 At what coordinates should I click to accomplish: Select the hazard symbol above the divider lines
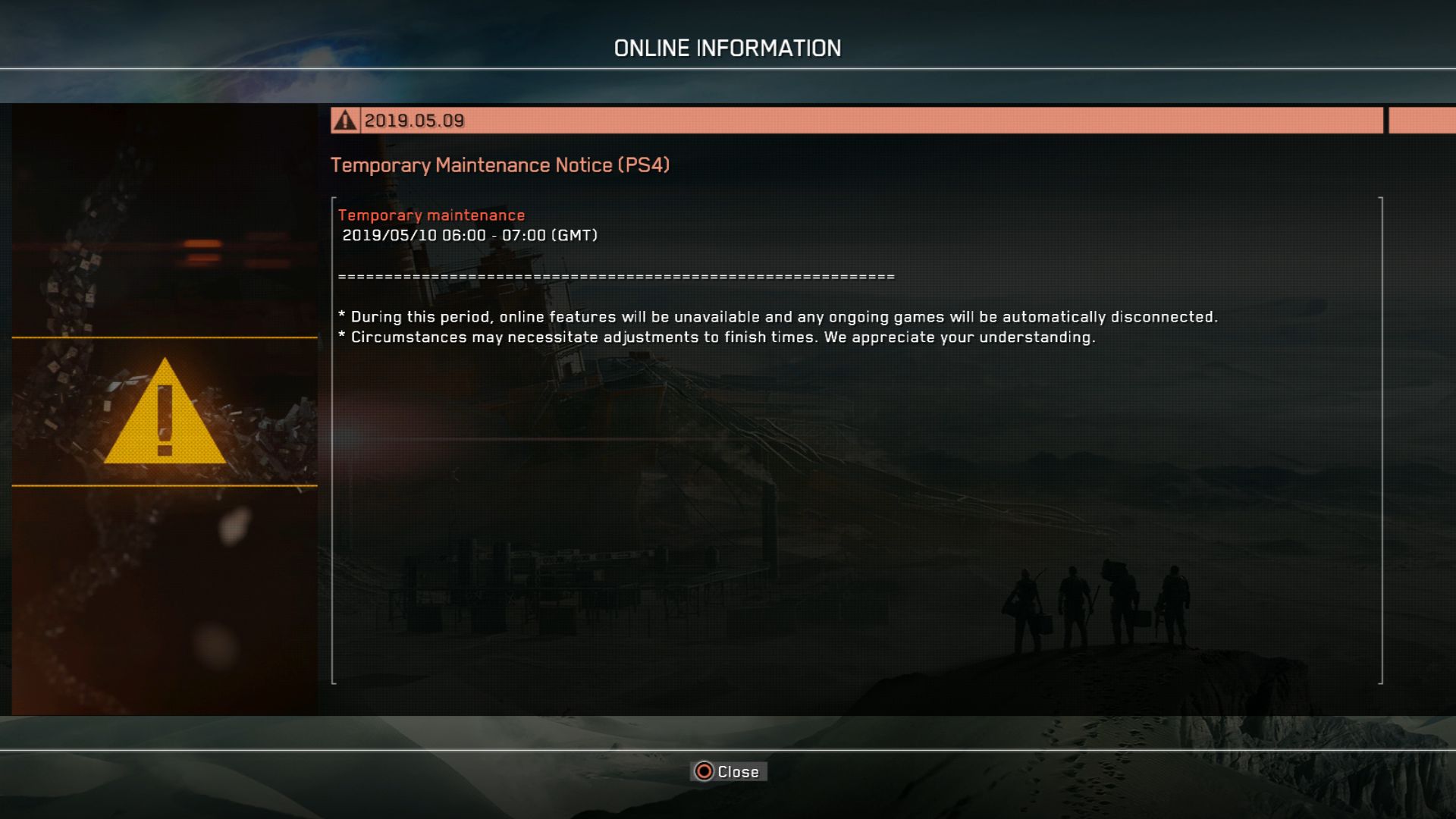click(x=165, y=413)
